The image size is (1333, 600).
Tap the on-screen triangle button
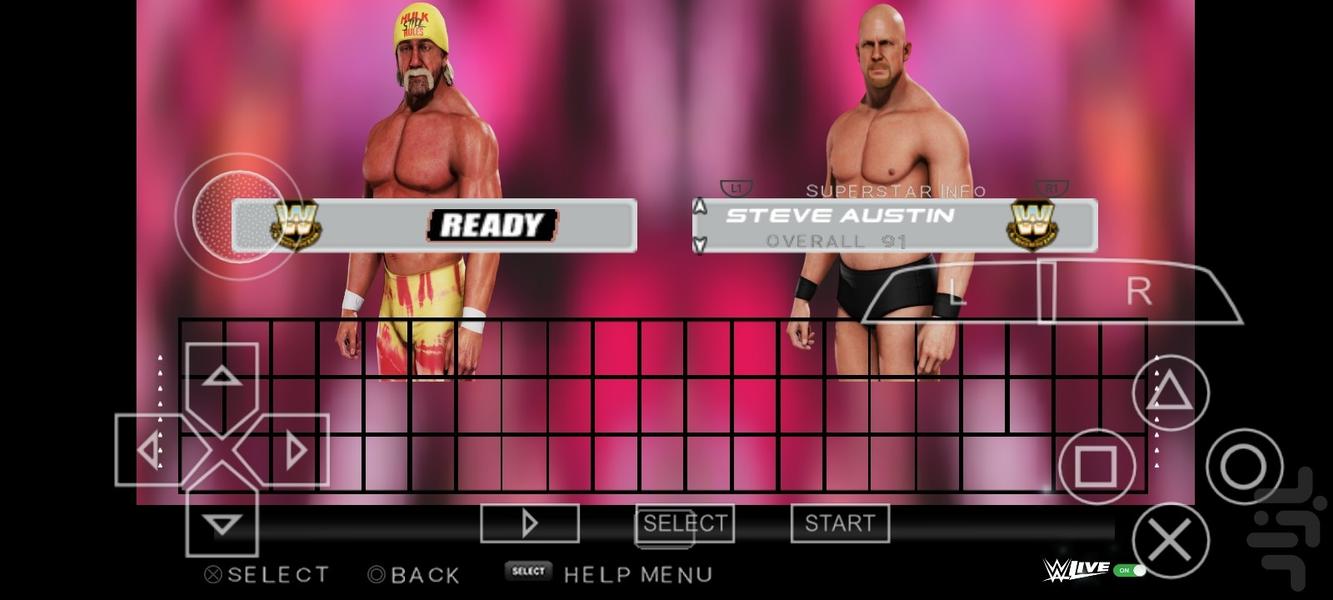pyautogui.click(x=1170, y=393)
